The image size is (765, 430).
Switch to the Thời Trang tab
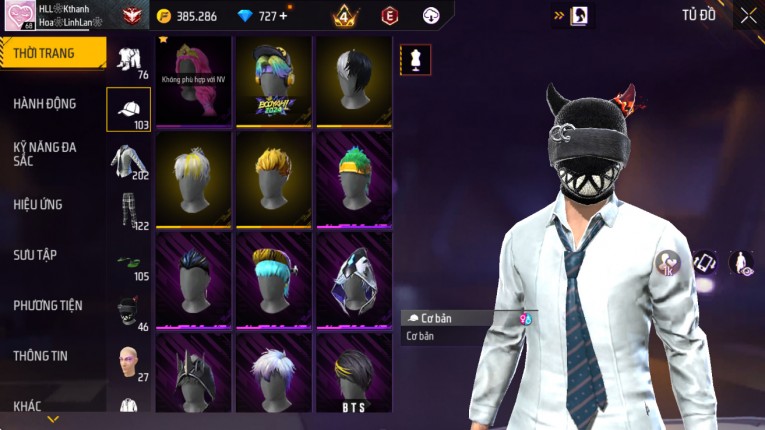click(x=50, y=53)
